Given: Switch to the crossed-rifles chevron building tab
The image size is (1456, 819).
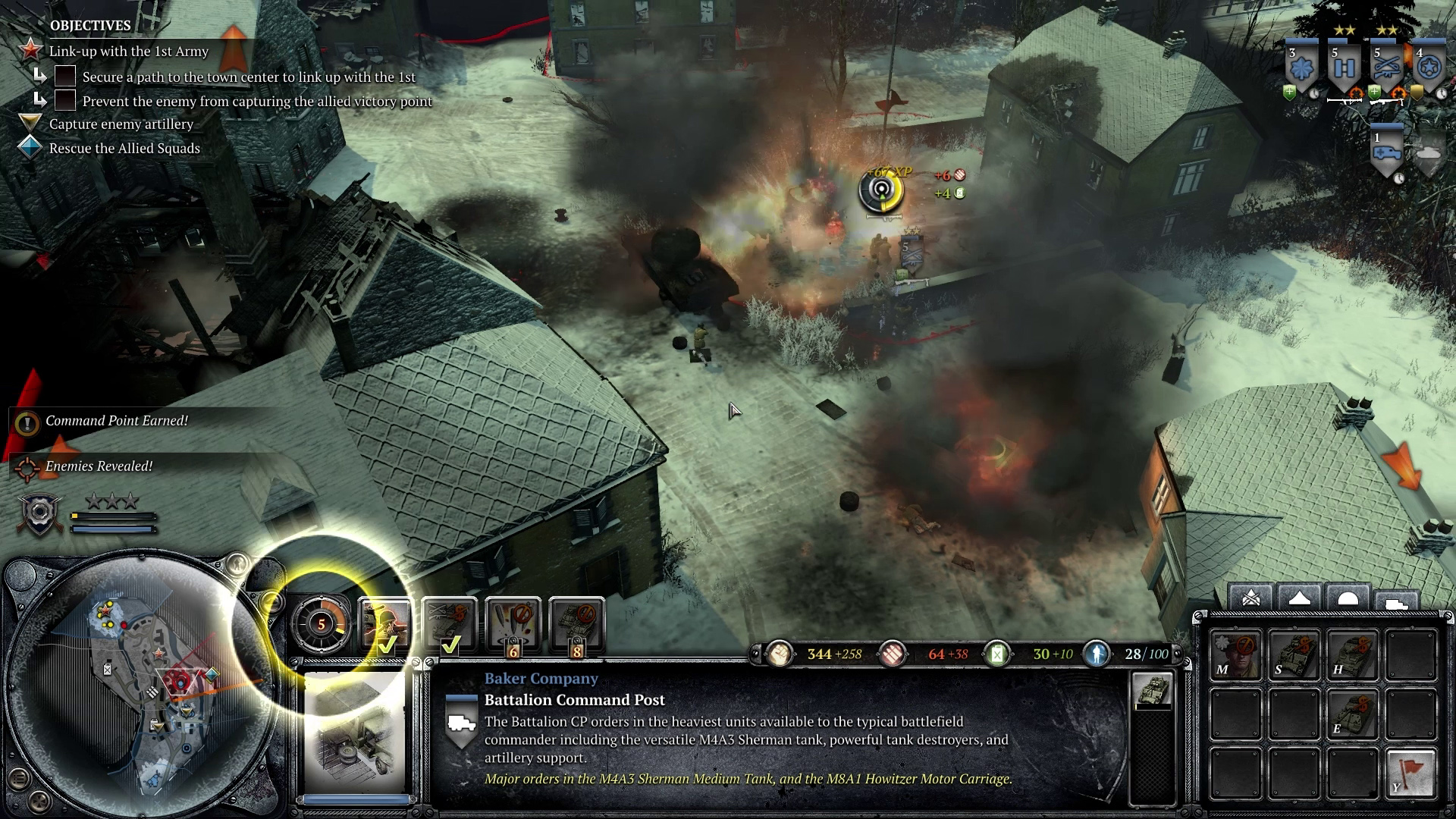Looking at the screenshot, I should [x=1250, y=598].
